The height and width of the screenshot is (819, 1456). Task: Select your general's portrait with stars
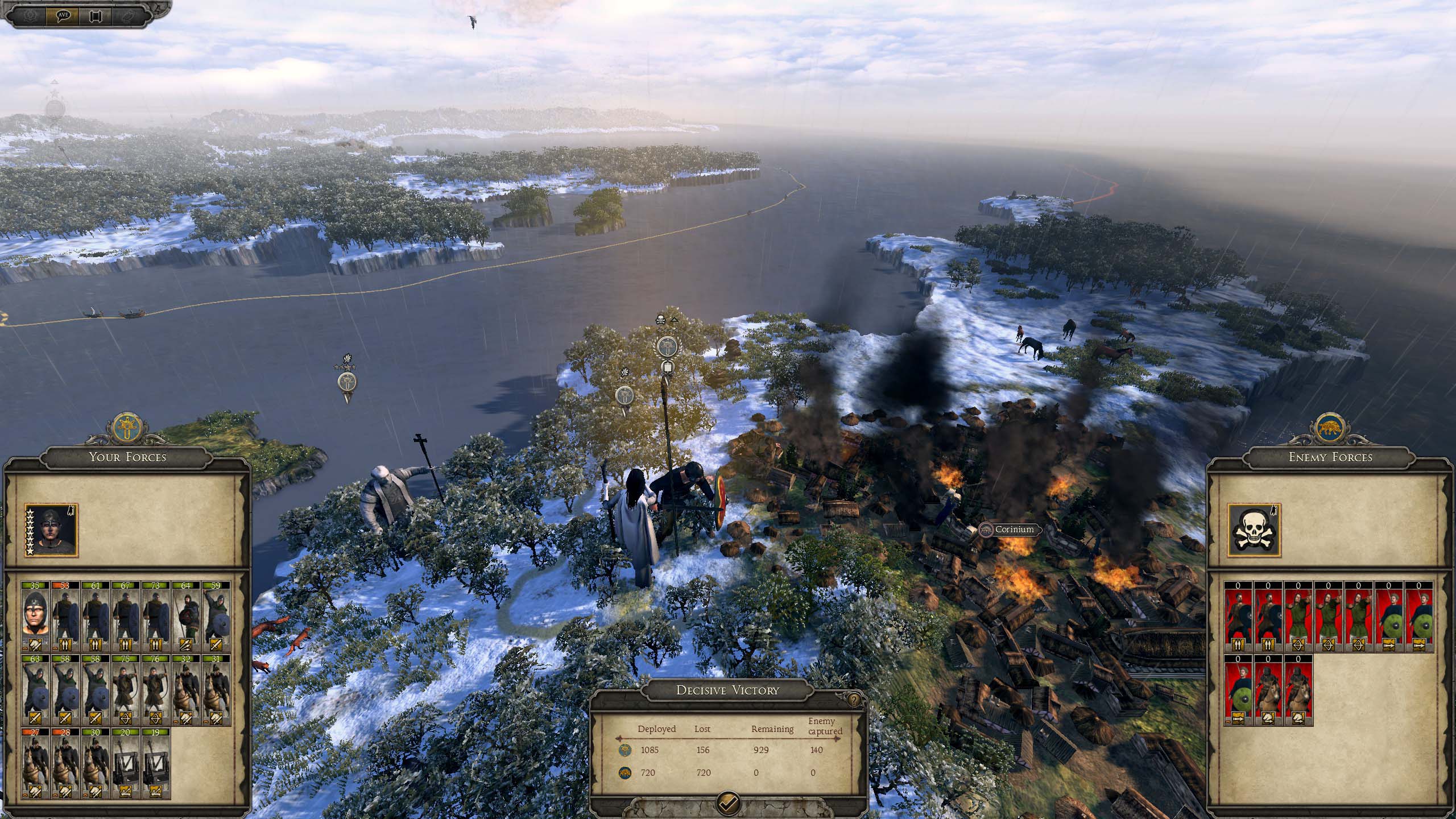pyautogui.click(x=51, y=530)
